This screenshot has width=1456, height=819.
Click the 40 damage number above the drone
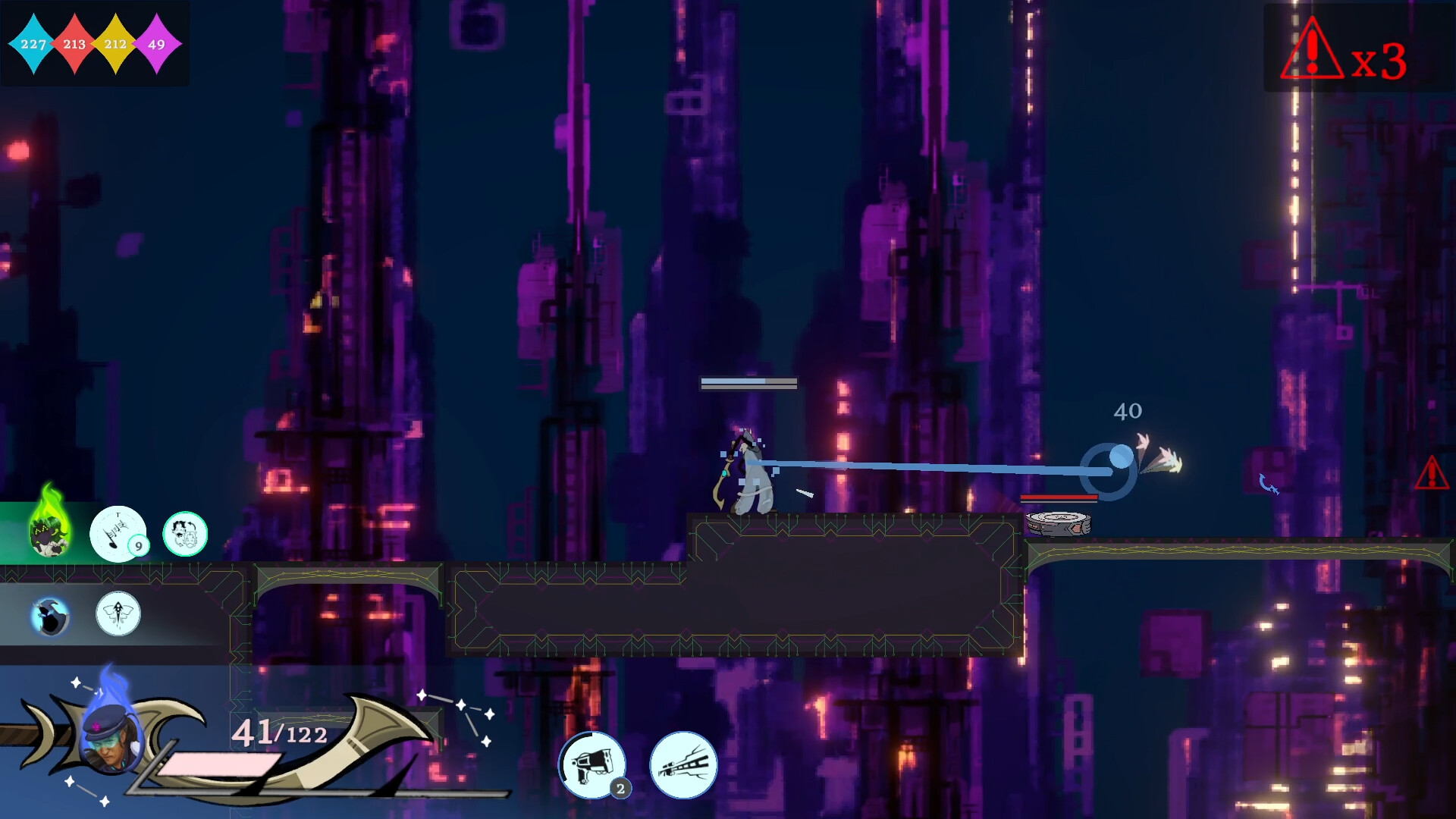pyautogui.click(x=1126, y=412)
